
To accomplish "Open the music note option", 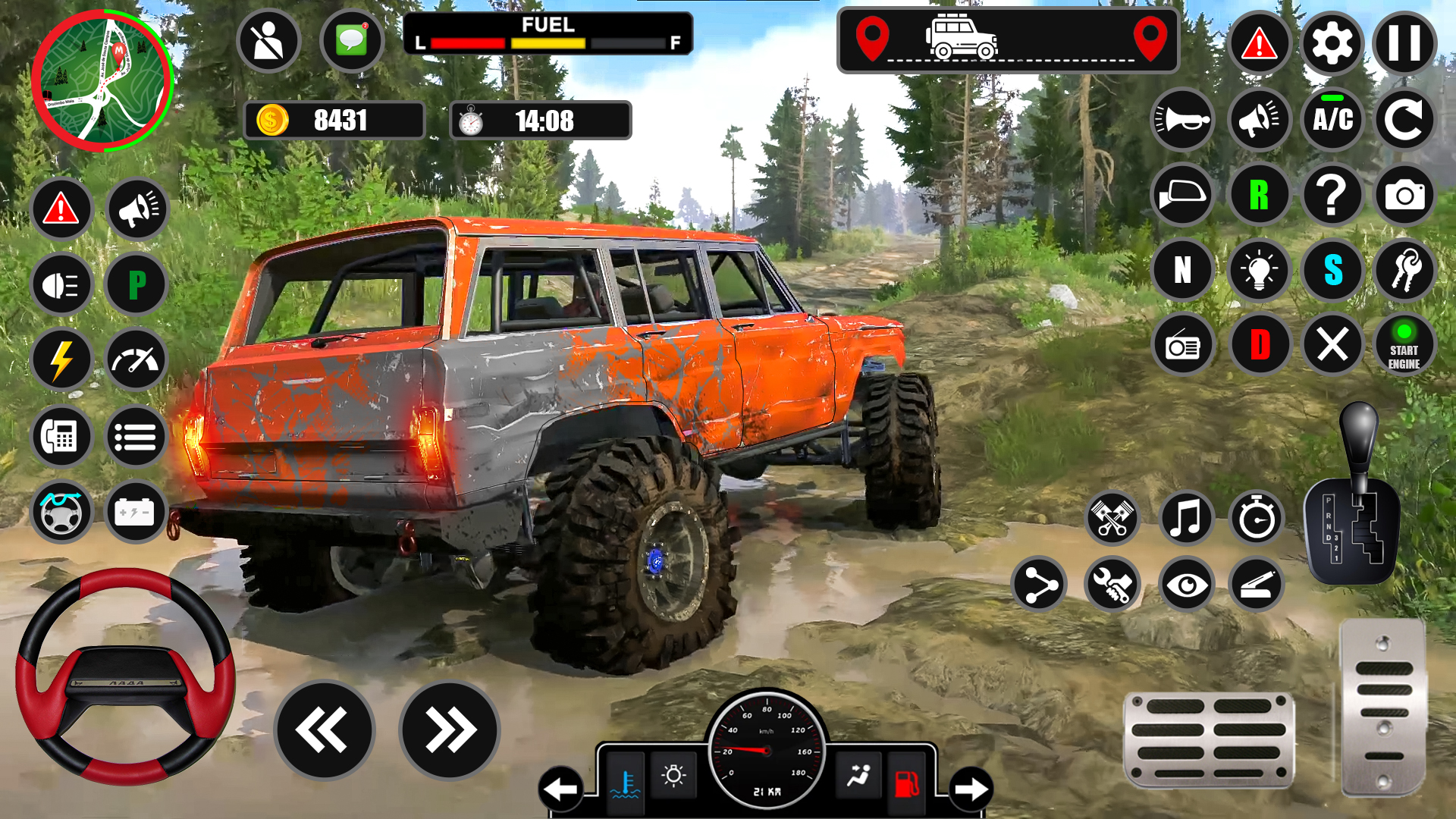I will tap(1185, 519).
